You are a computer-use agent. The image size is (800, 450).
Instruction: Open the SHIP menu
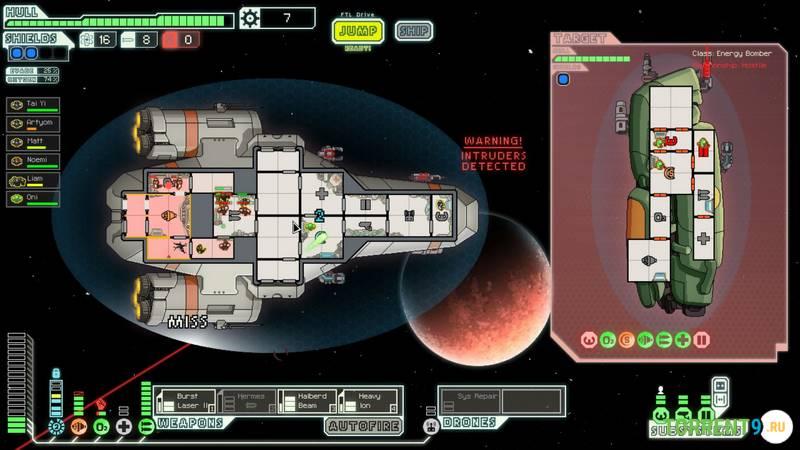click(x=413, y=31)
